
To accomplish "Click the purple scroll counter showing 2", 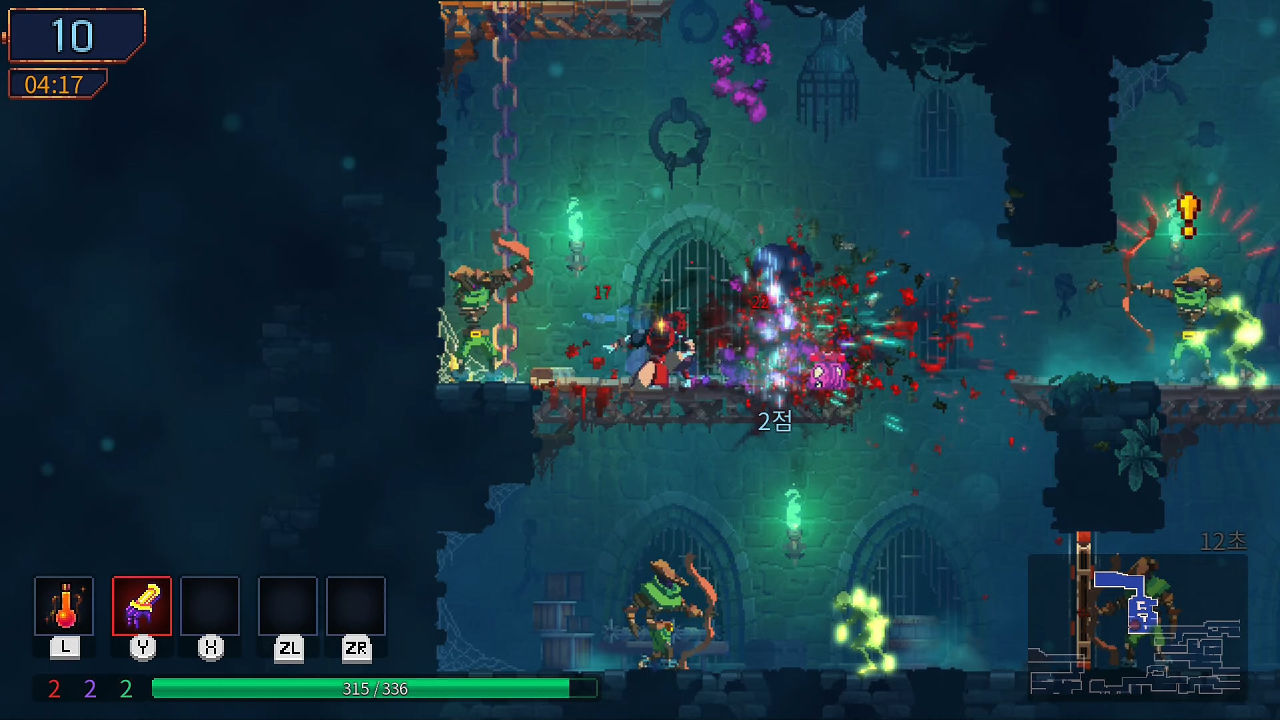I will (88, 689).
